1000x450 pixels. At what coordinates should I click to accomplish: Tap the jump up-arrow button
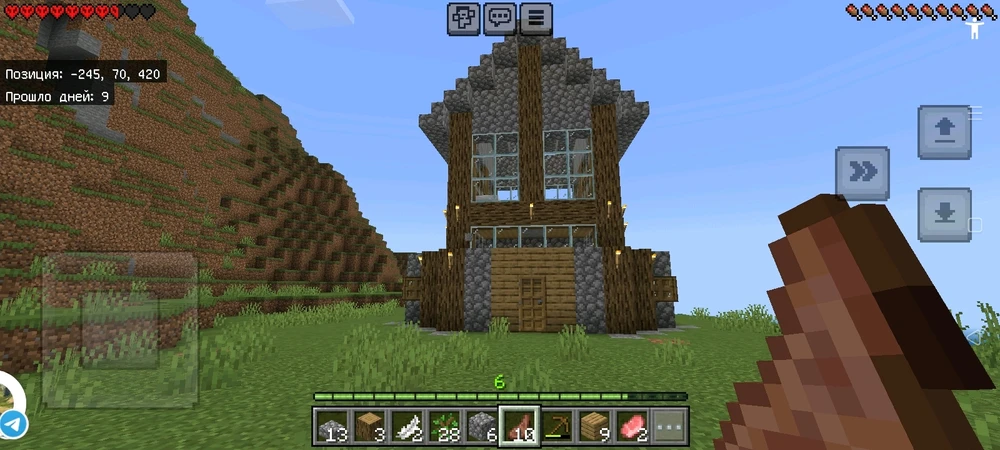944,133
